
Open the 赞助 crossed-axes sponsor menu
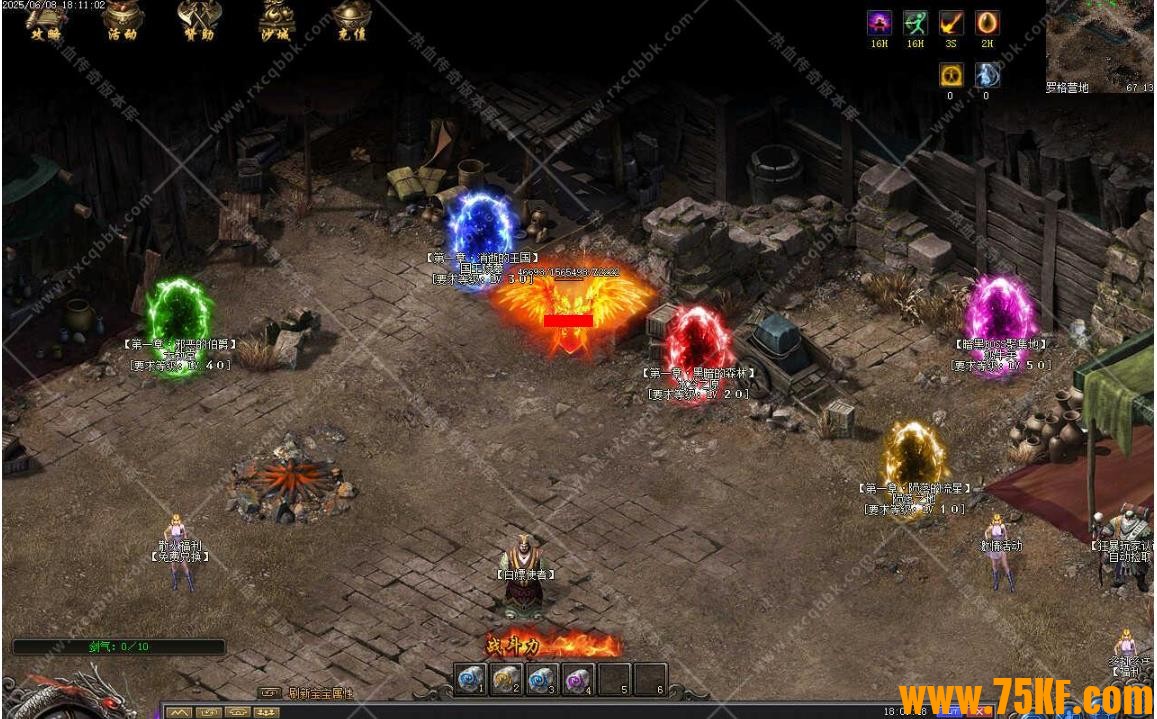click(x=197, y=20)
